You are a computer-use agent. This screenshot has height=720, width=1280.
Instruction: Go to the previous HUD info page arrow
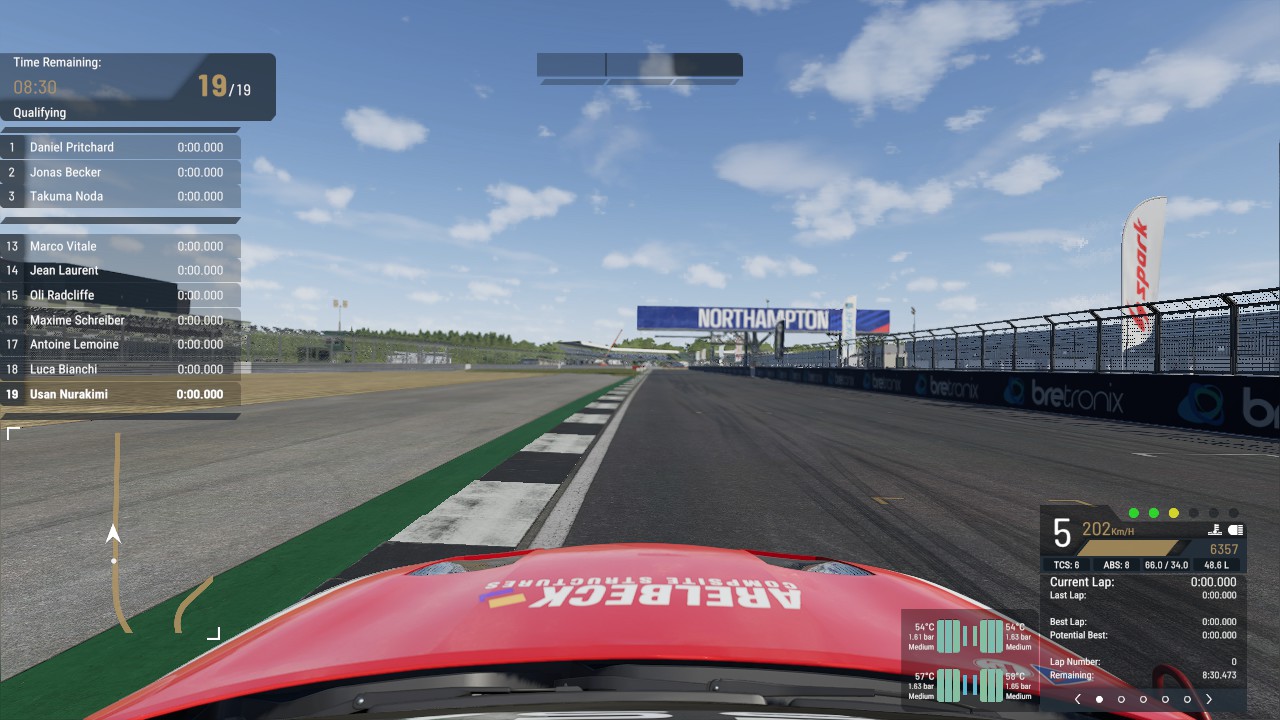tap(1077, 700)
